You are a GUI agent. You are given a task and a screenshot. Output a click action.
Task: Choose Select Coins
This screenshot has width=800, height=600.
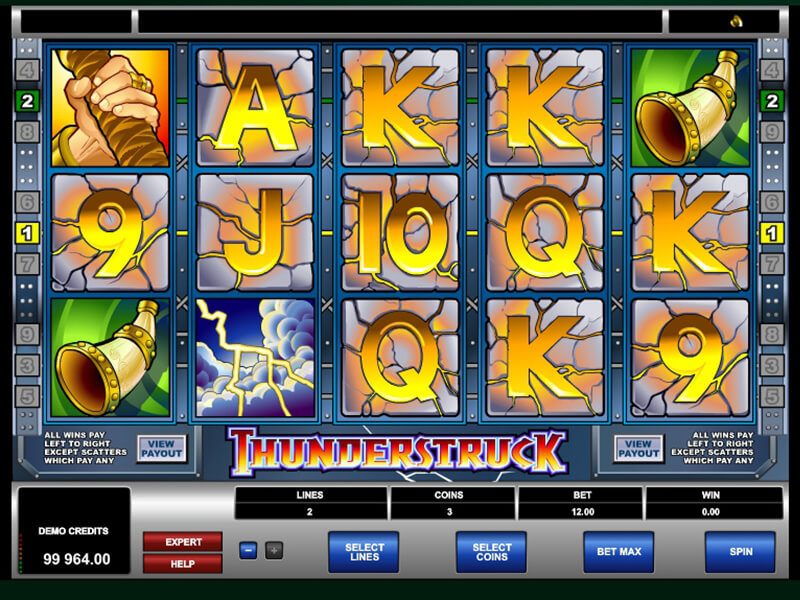tap(491, 552)
